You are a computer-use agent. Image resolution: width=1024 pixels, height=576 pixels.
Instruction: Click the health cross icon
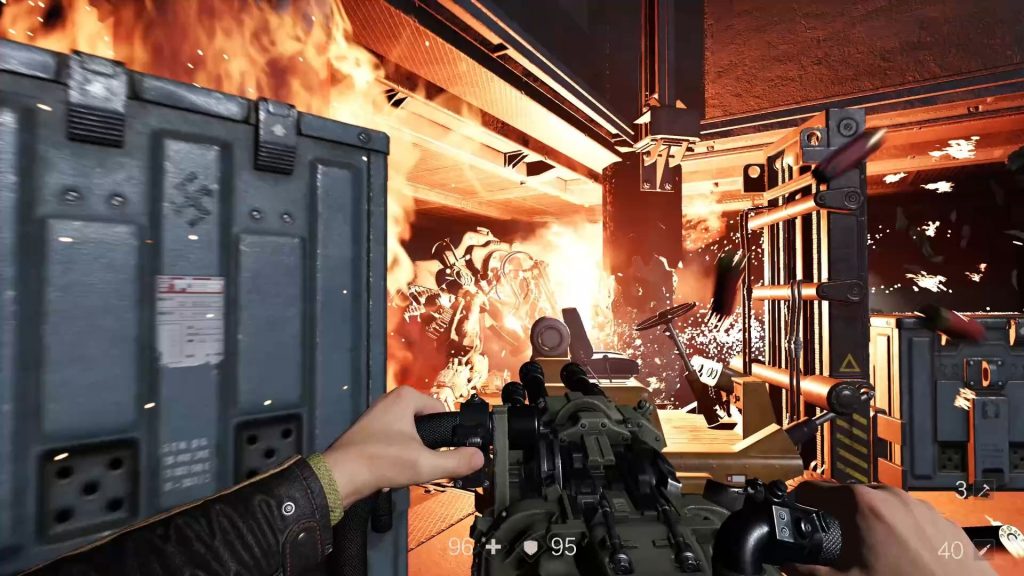[x=492, y=547]
